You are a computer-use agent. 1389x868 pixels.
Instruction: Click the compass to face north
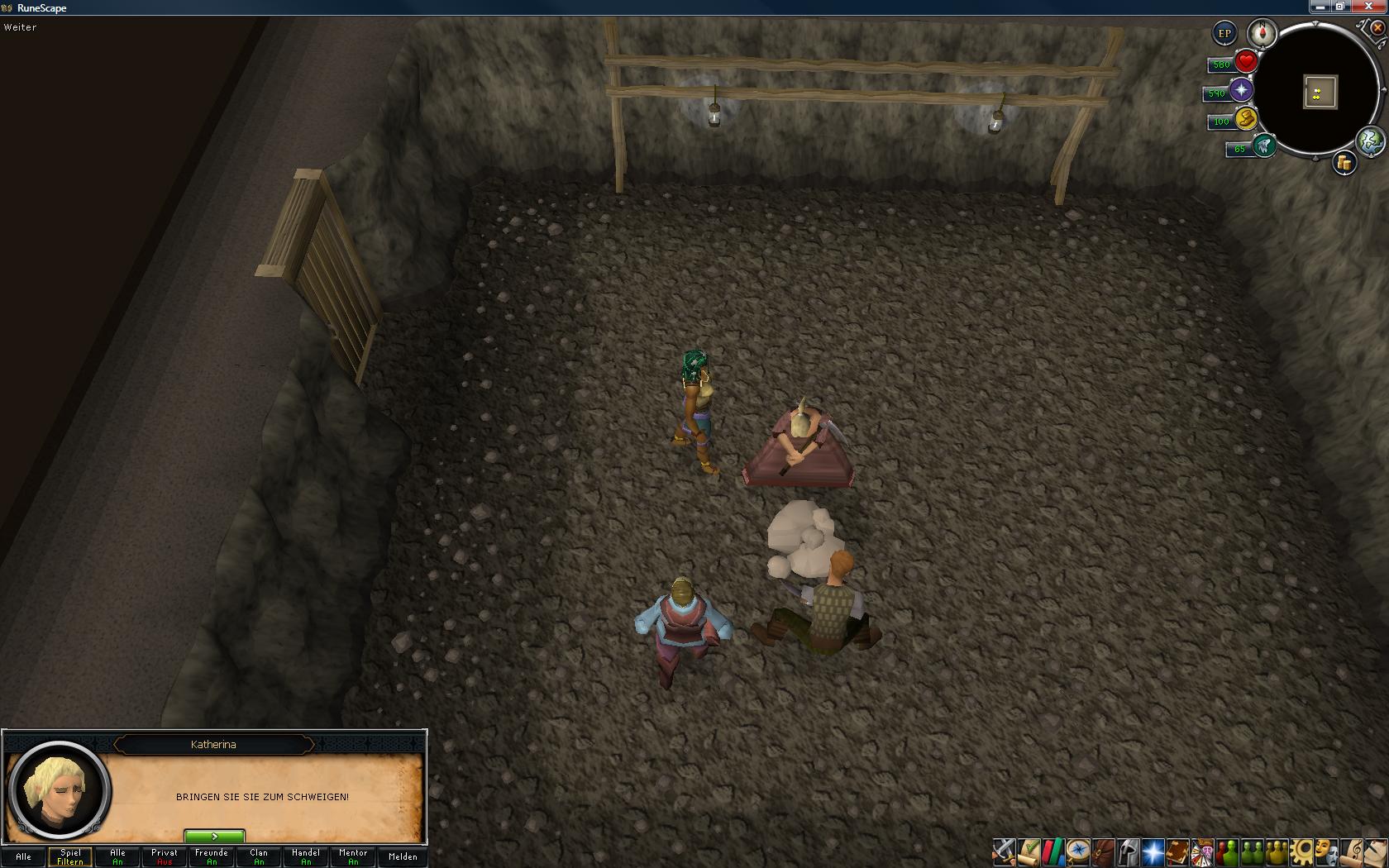click(x=1262, y=34)
